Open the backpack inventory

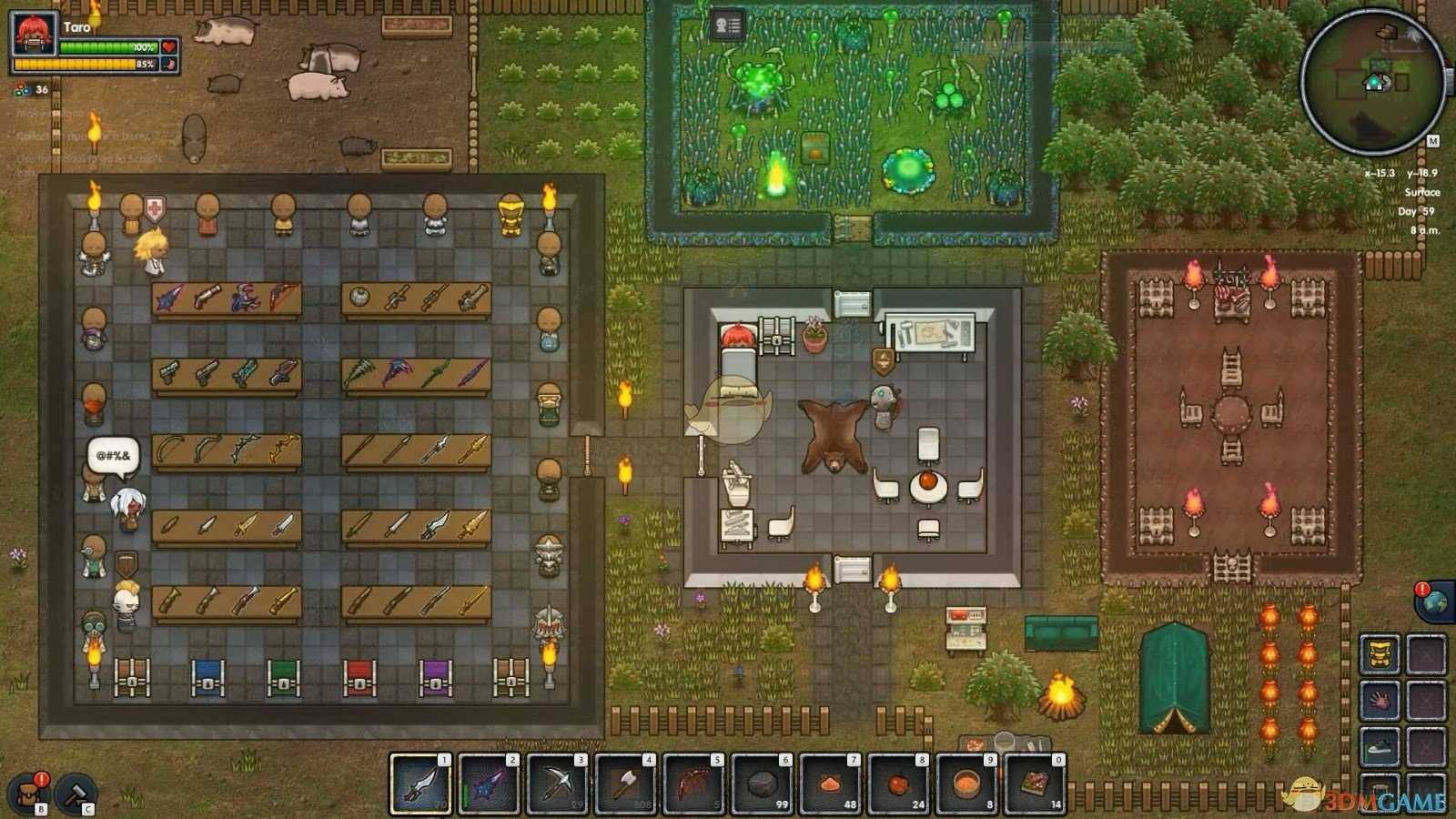click(x=28, y=794)
